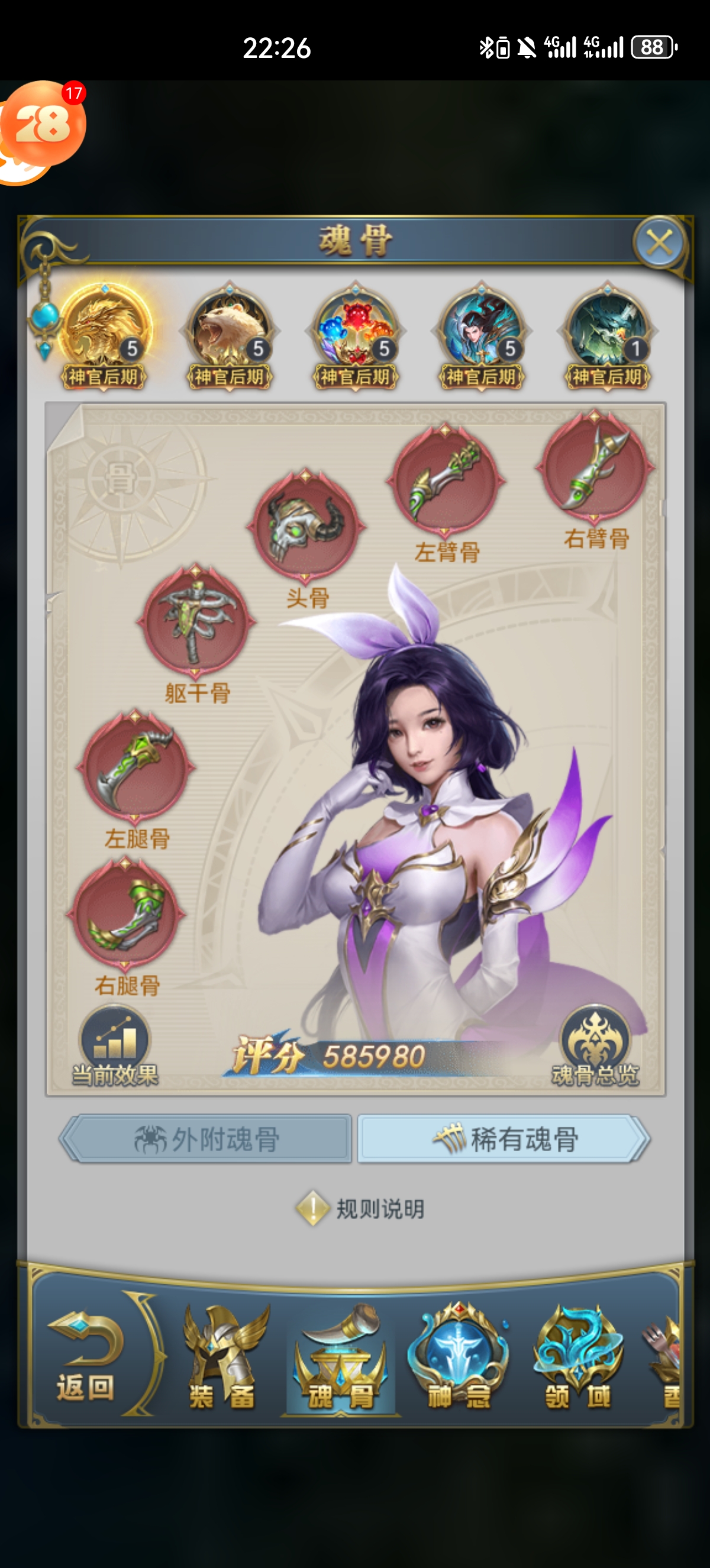Inspect the 左臂骨 left arm bone slot
Image resolution: width=710 pixels, height=1568 pixels.
click(446, 481)
